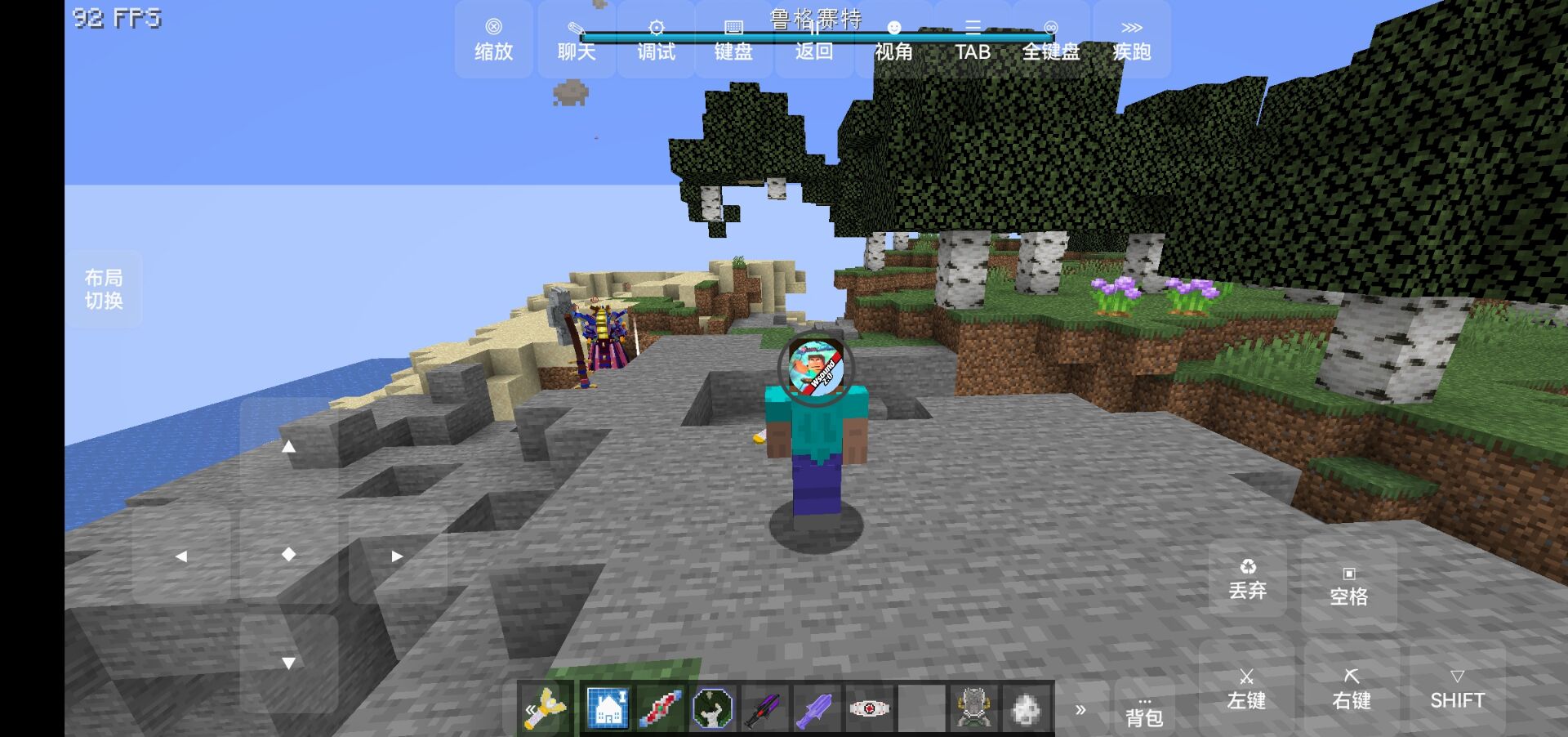Tap the SHIFT sneak button
1568x737 pixels.
click(1457, 689)
